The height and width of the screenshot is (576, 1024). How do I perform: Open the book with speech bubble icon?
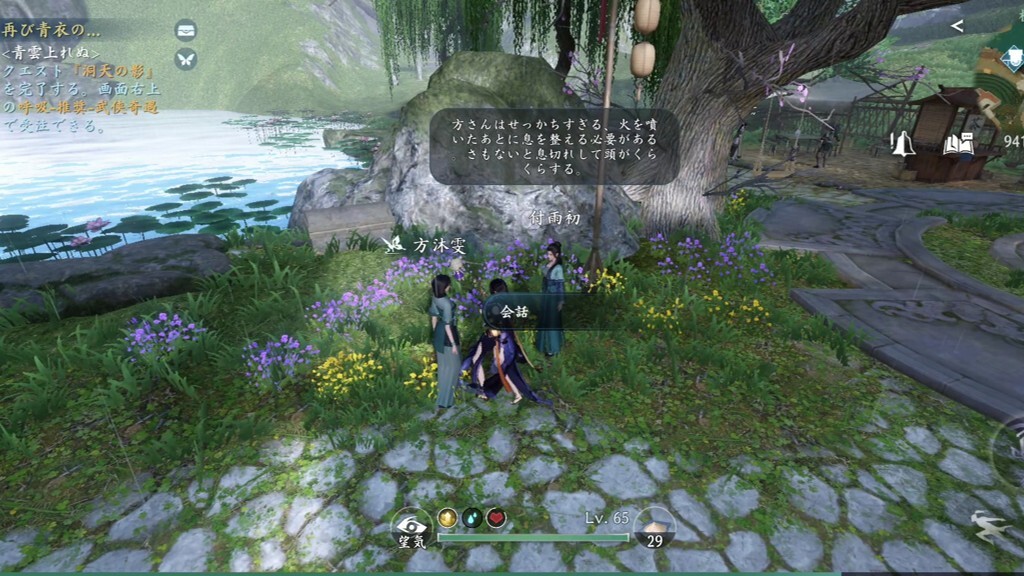pyautogui.click(x=957, y=144)
